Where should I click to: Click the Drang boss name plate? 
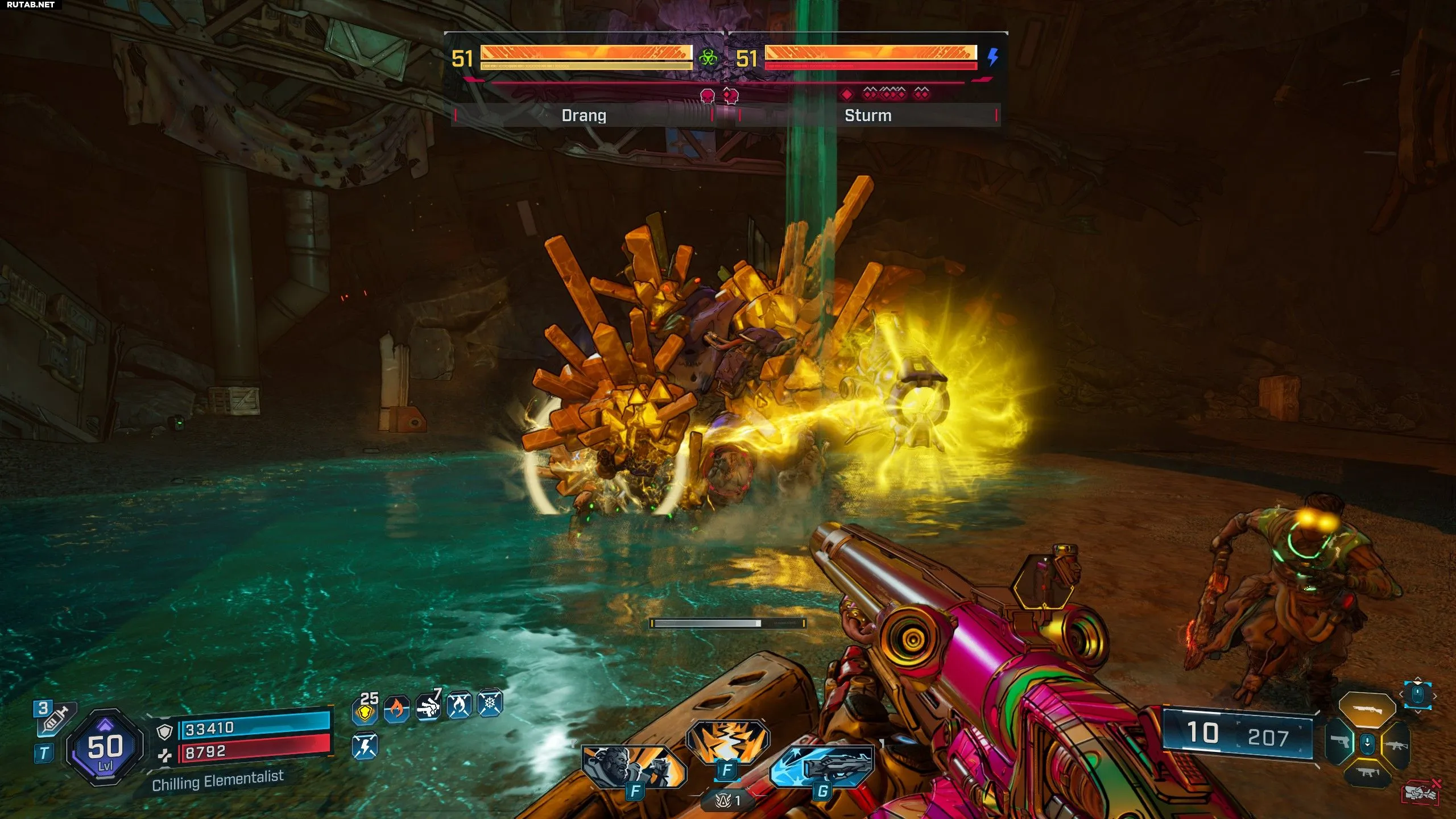(x=584, y=115)
